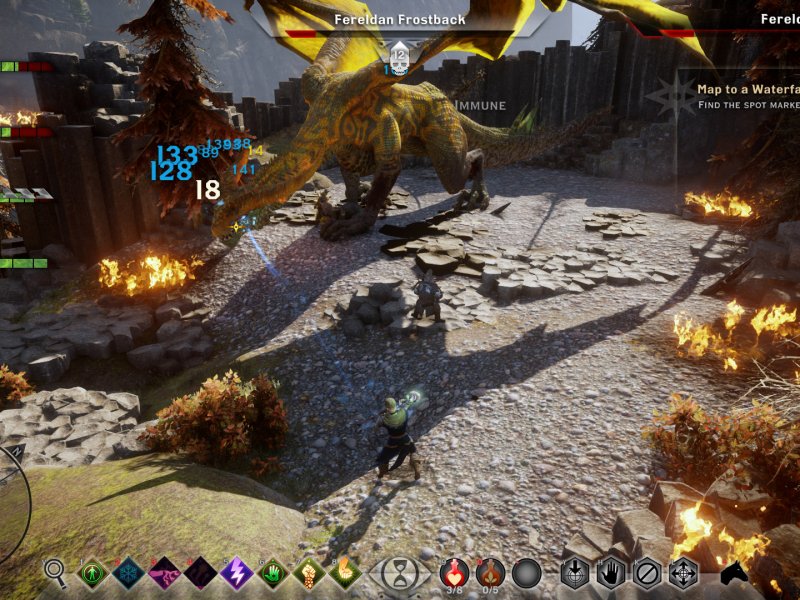Viewport: 800px width, 600px height.
Task: Order party to hold with hand icon
Action: [611, 573]
